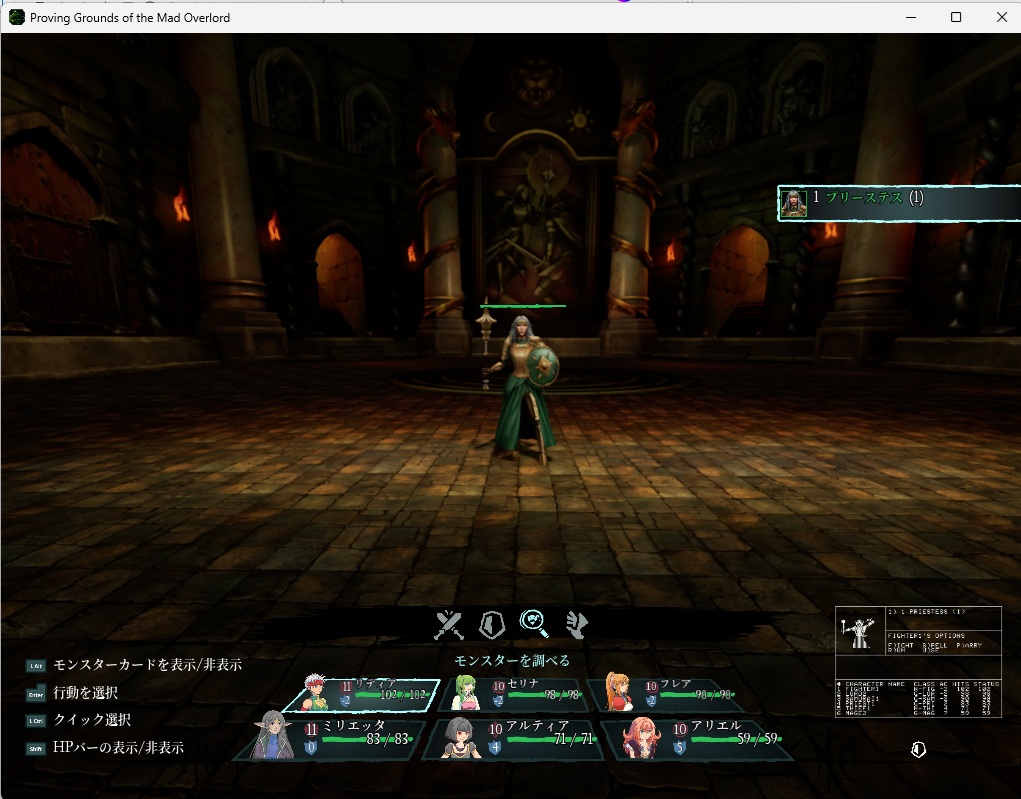Select the crossed swords attack action
Image resolution: width=1021 pixels, height=799 pixels.
click(449, 625)
